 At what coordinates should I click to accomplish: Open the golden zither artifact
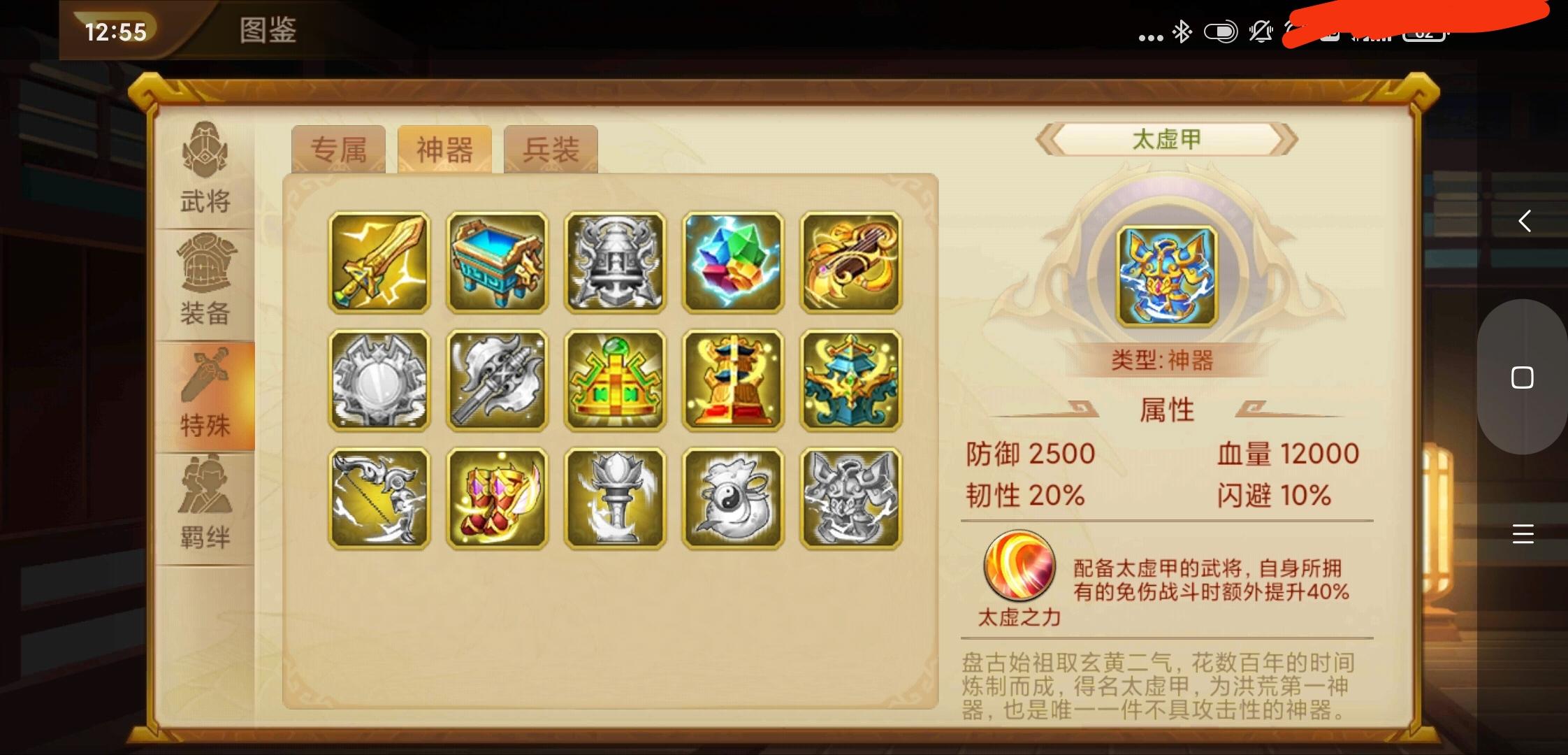[851, 262]
